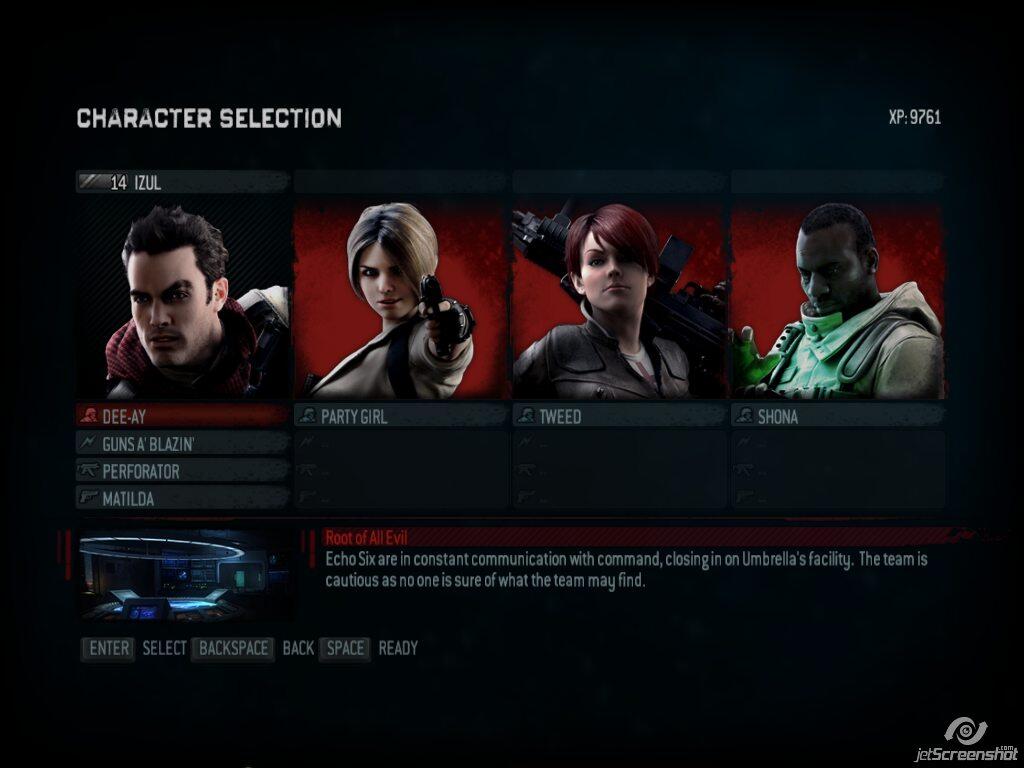
Task: Select the Perforator weapon row
Action: point(183,470)
